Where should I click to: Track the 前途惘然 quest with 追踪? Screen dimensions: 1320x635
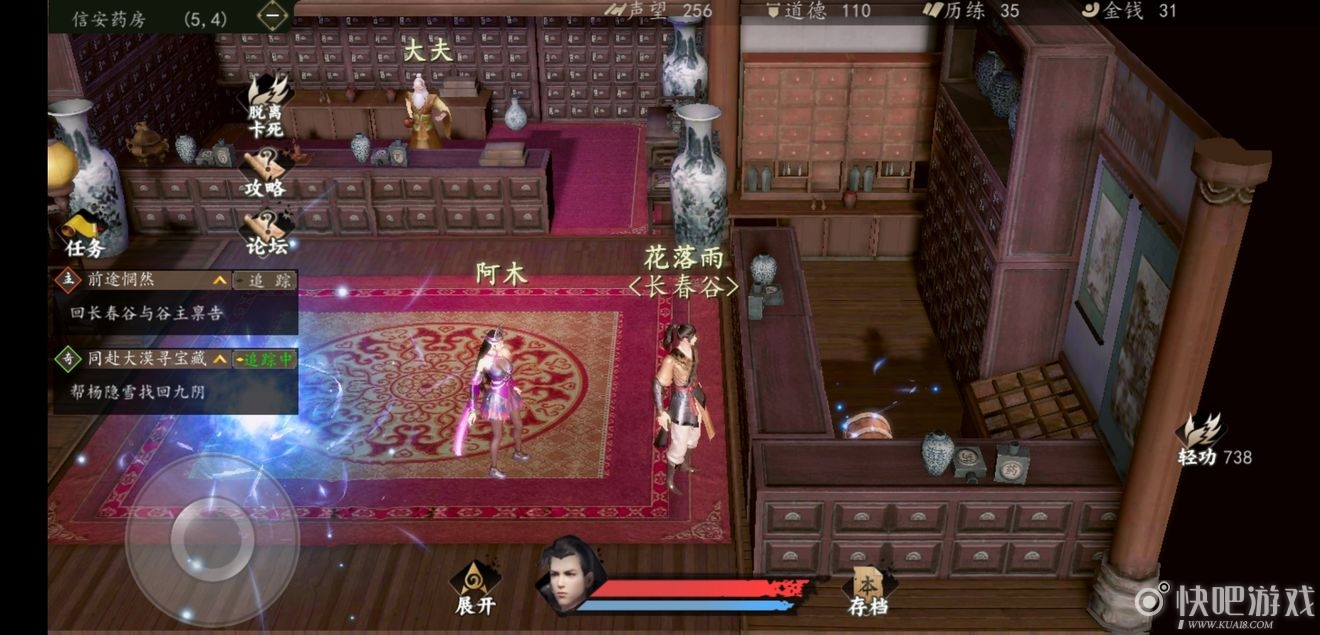pos(264,281)
